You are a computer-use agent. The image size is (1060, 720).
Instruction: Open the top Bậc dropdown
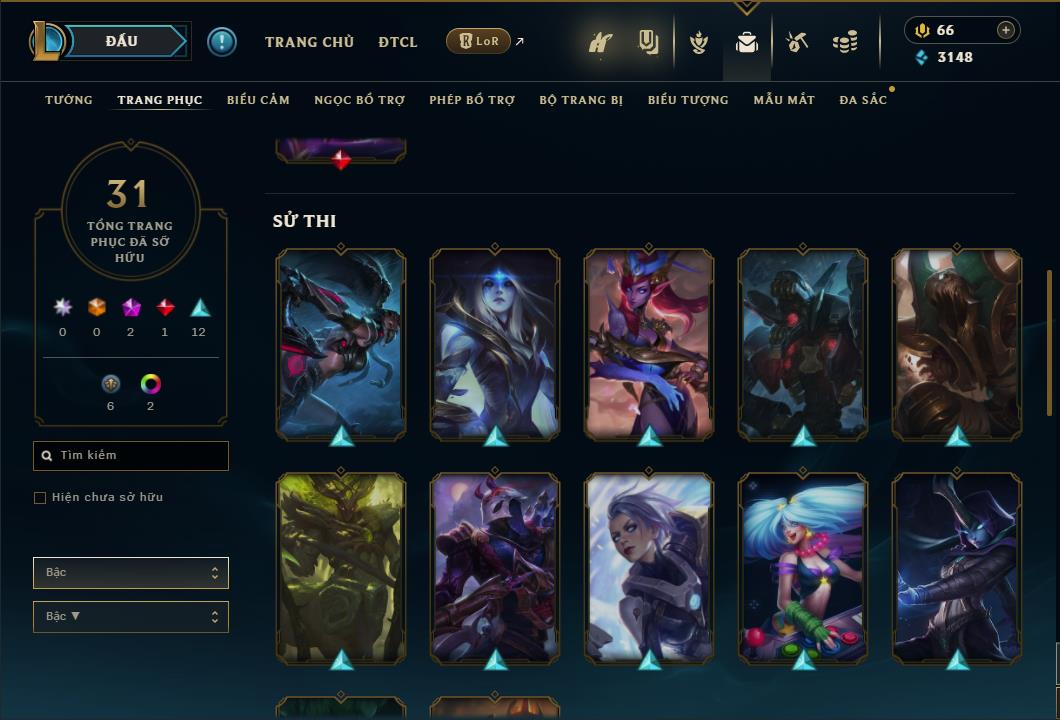[131, 573]
